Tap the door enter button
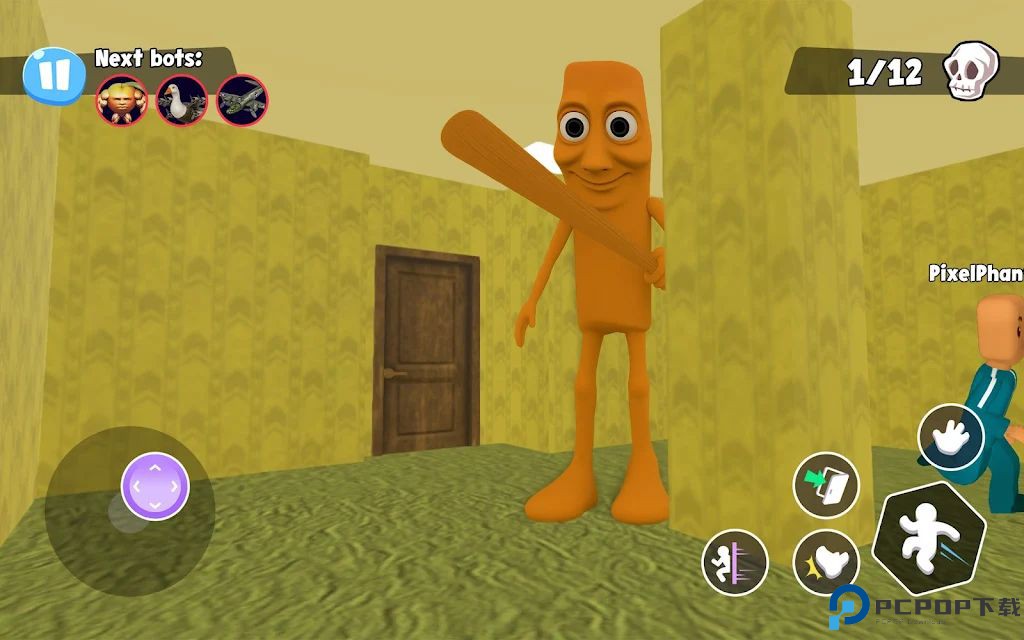The image size is (1024, 640). tap(826, 486)
